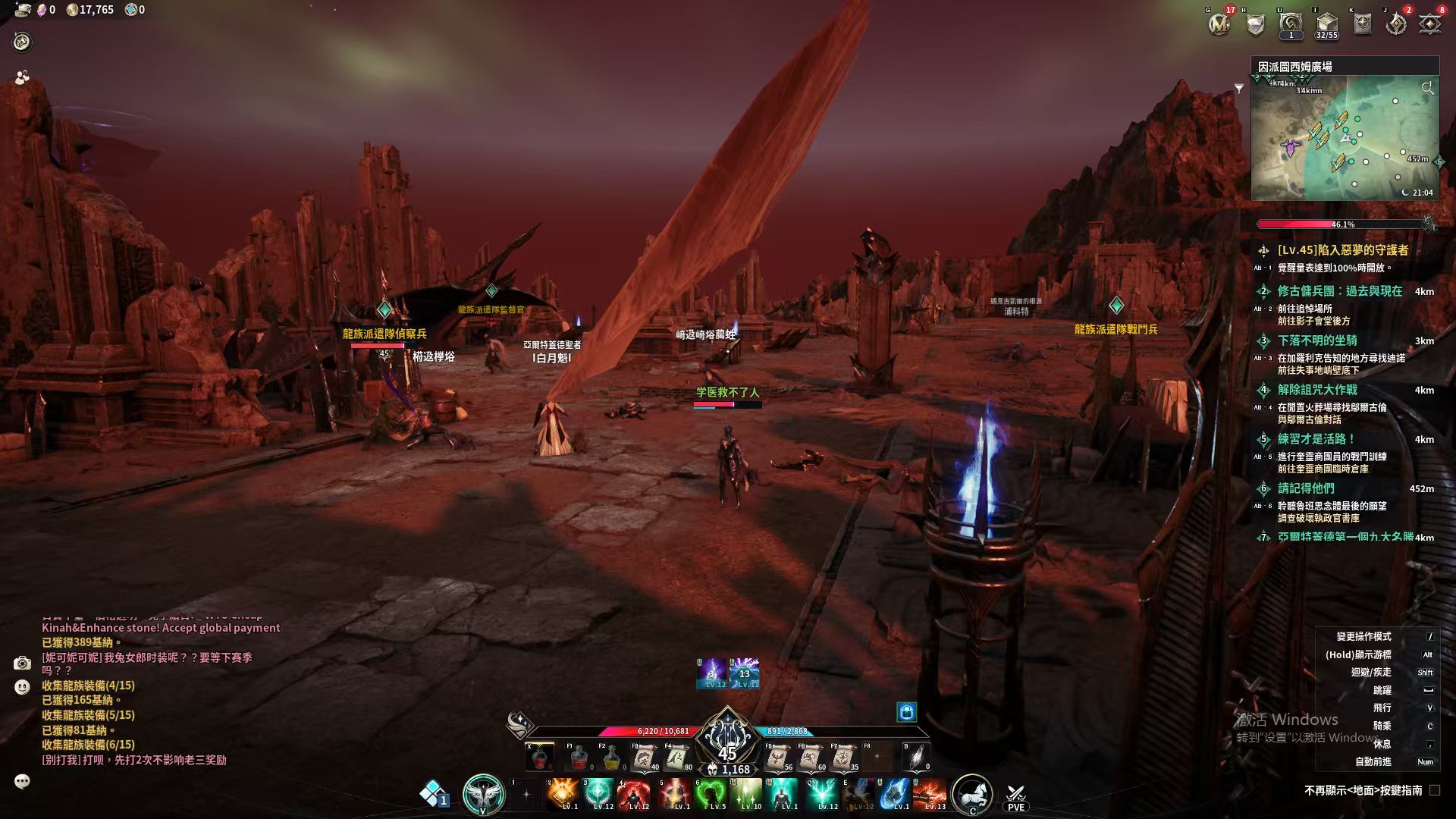1456x819 pixels.
Task: Use the green heart healing skill
Action: coord(711,794)
